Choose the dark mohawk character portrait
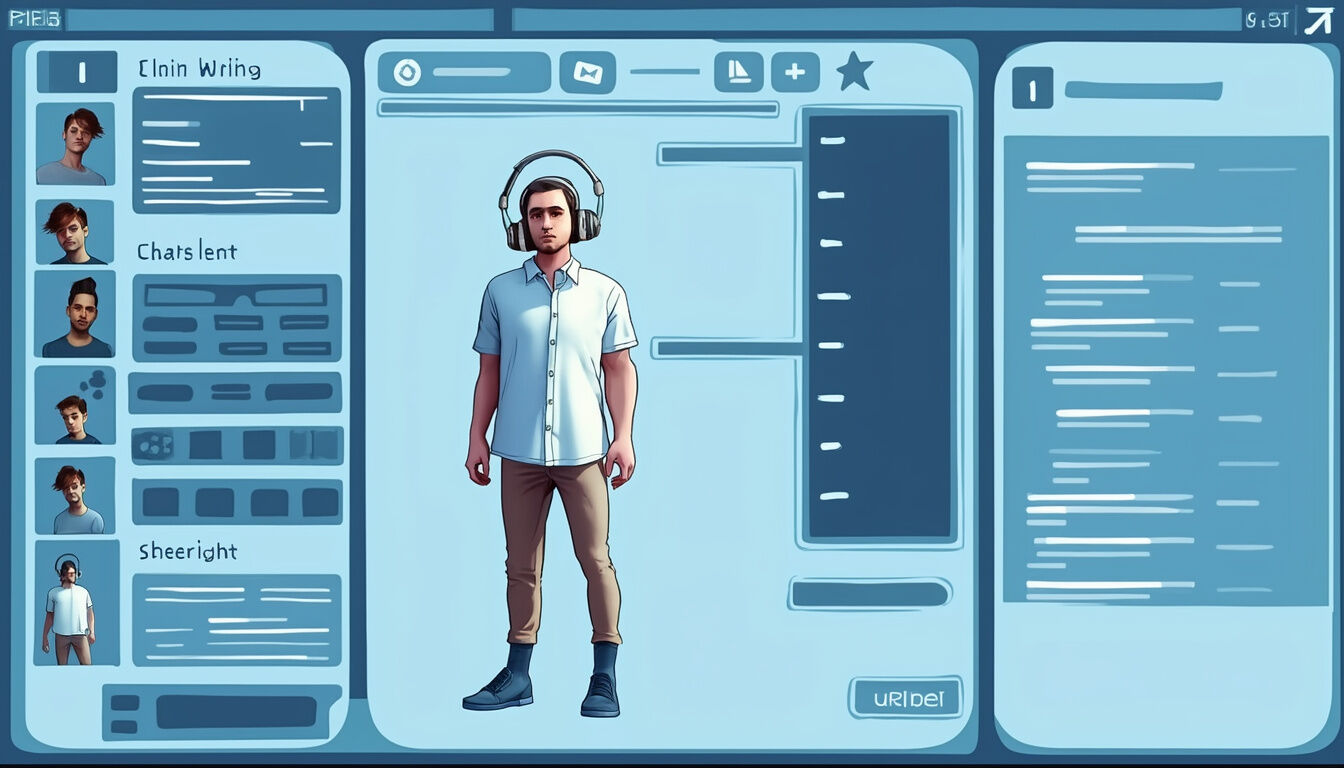 pos(76,314)
